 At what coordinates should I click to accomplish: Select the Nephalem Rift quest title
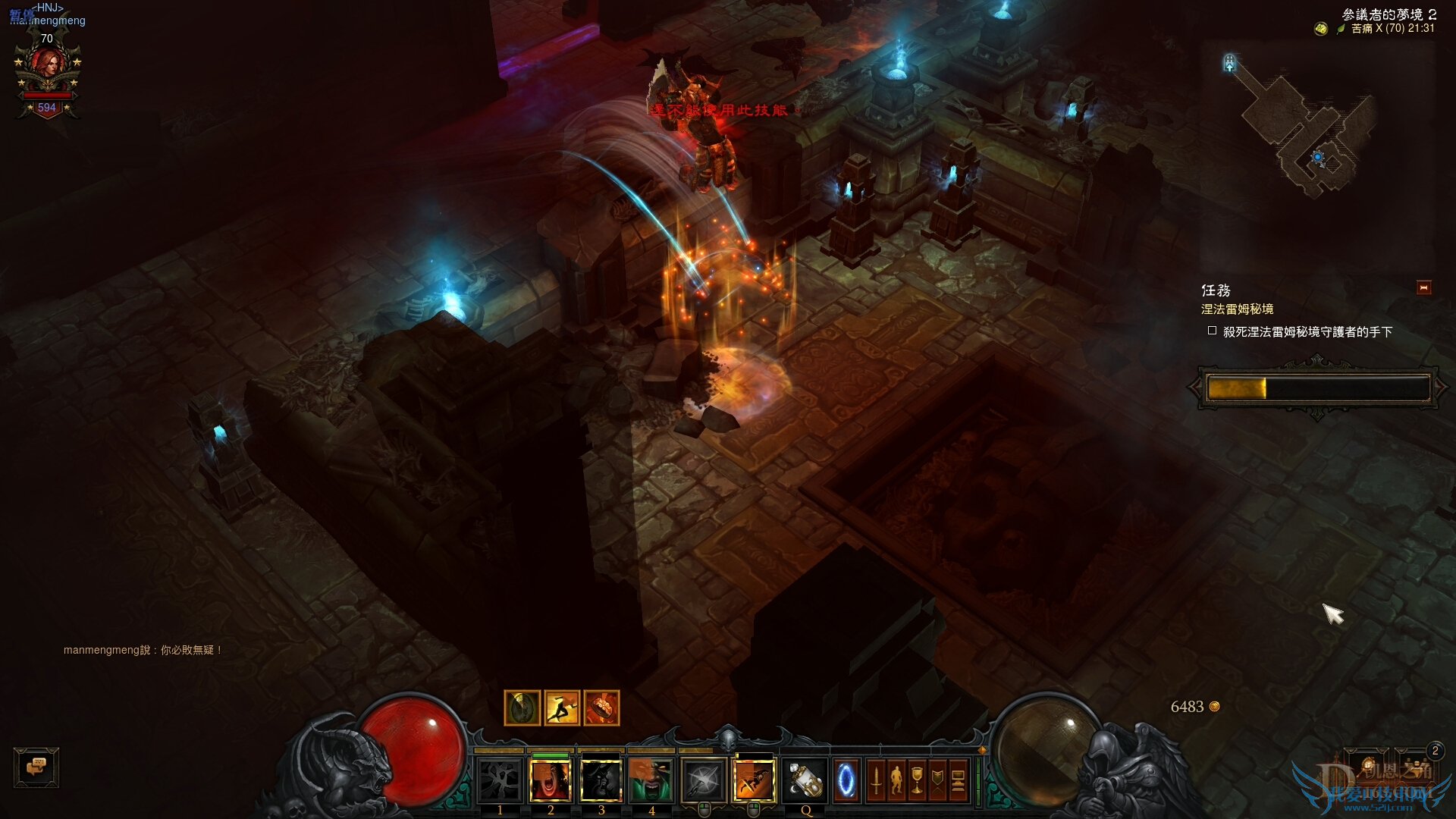click(x=1237, y=309)
